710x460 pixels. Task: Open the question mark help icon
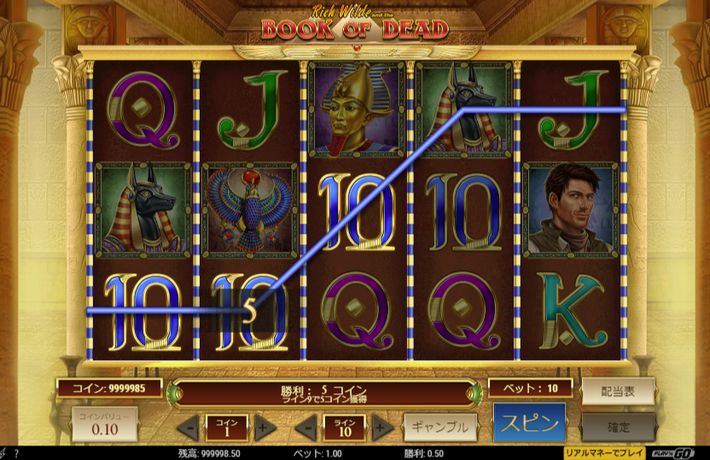click(17, 453)
